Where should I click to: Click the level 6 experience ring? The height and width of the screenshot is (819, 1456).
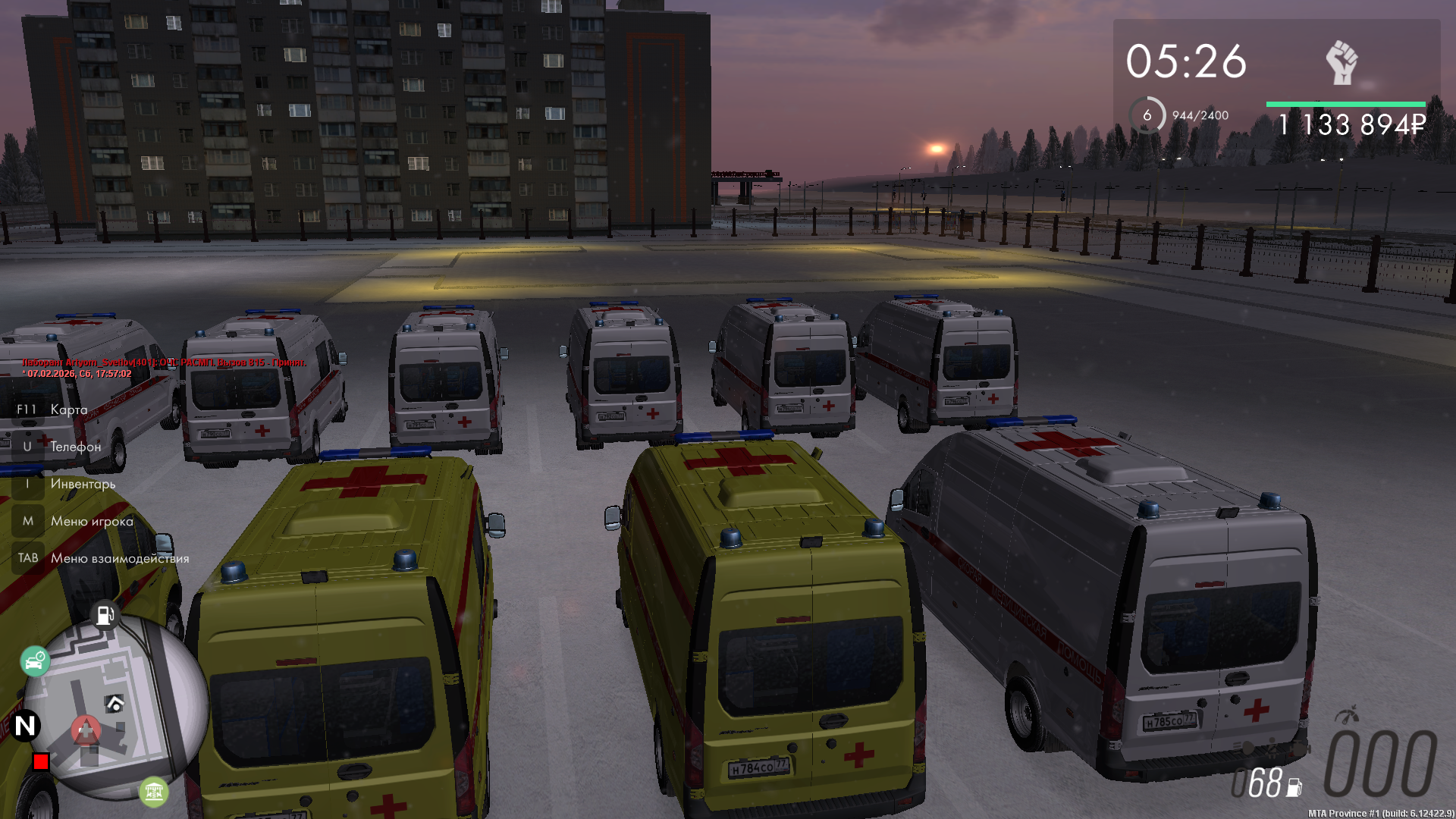click(1147, 115)
